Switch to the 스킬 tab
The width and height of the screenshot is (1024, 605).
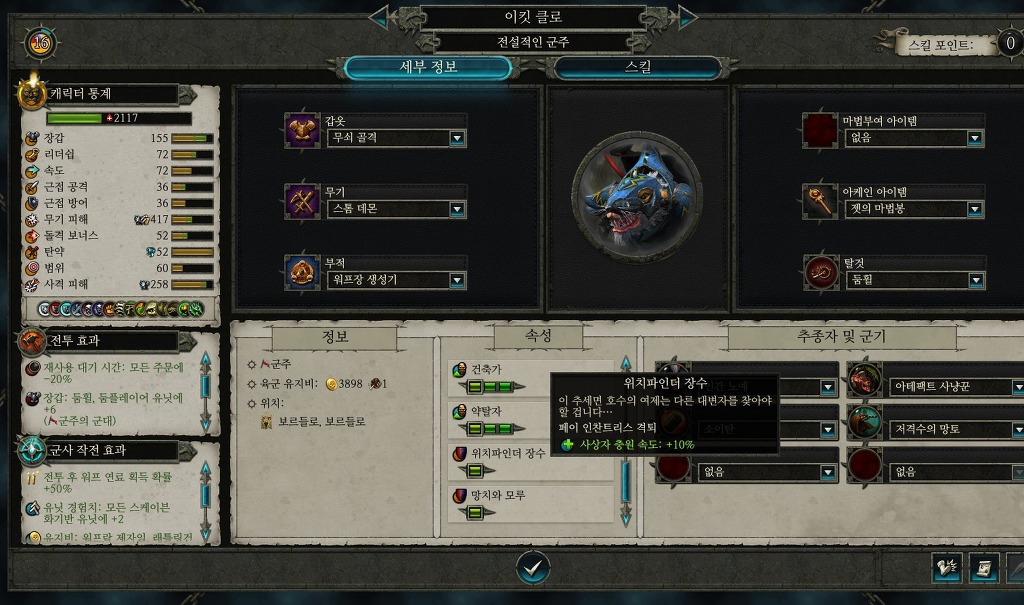pos(637,68)
